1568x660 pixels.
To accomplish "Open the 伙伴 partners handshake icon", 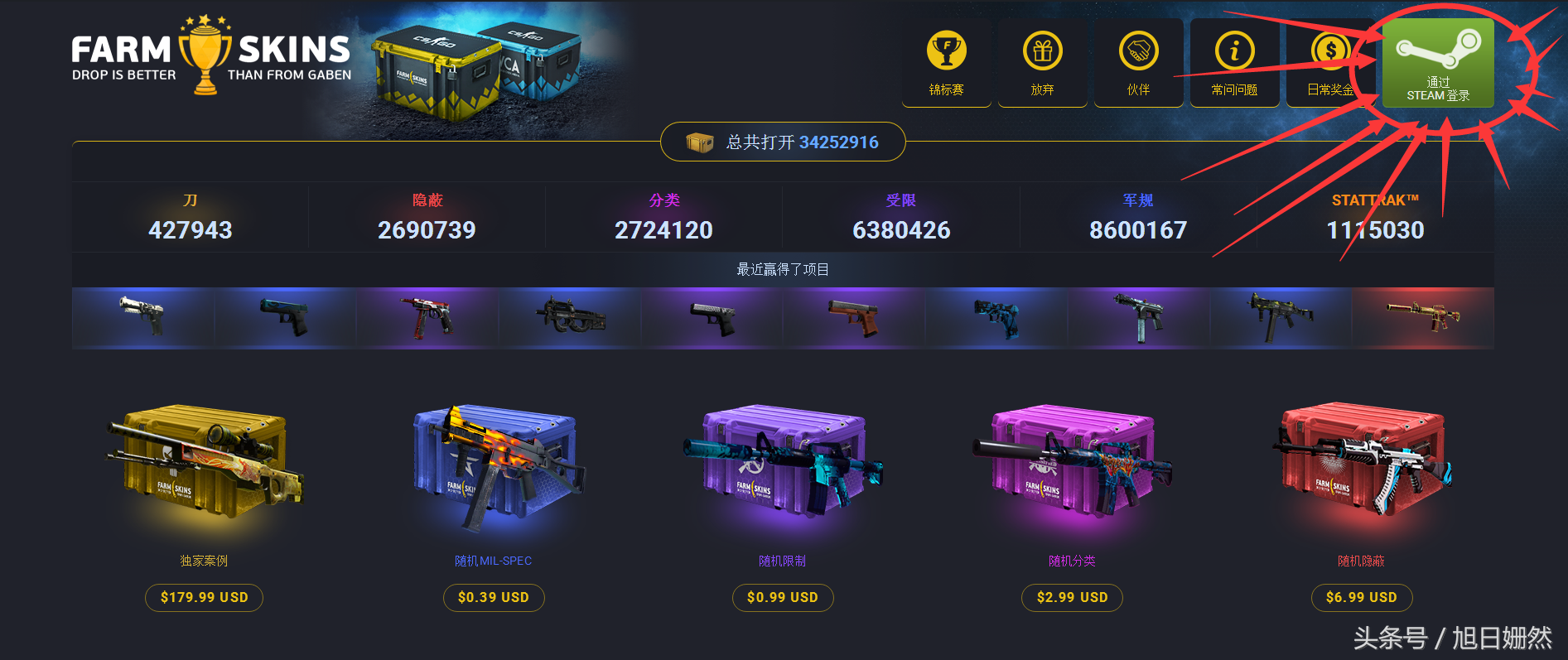I will (x=1139, y=51).
